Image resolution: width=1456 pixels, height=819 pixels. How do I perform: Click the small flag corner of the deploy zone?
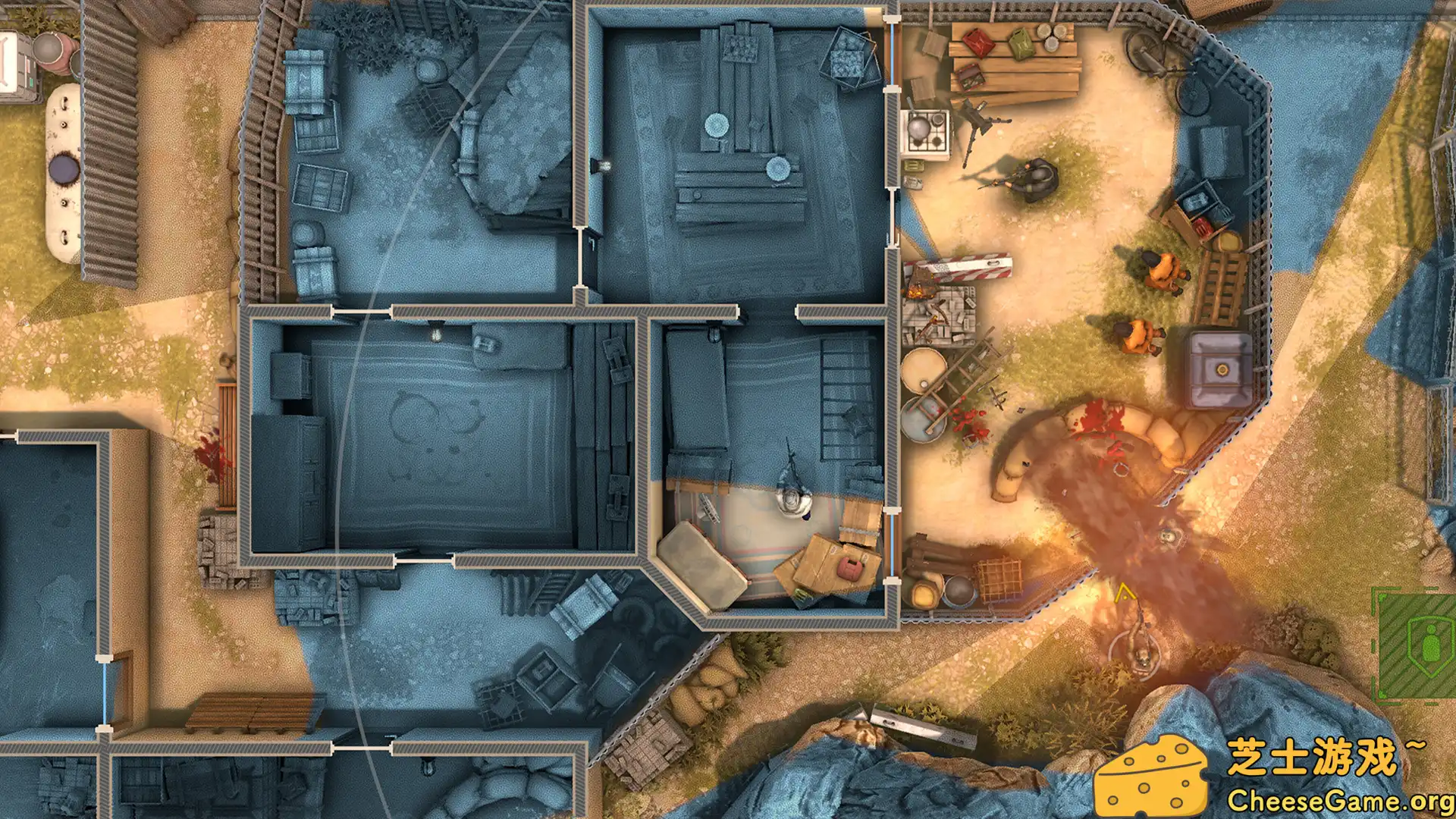1382,598
